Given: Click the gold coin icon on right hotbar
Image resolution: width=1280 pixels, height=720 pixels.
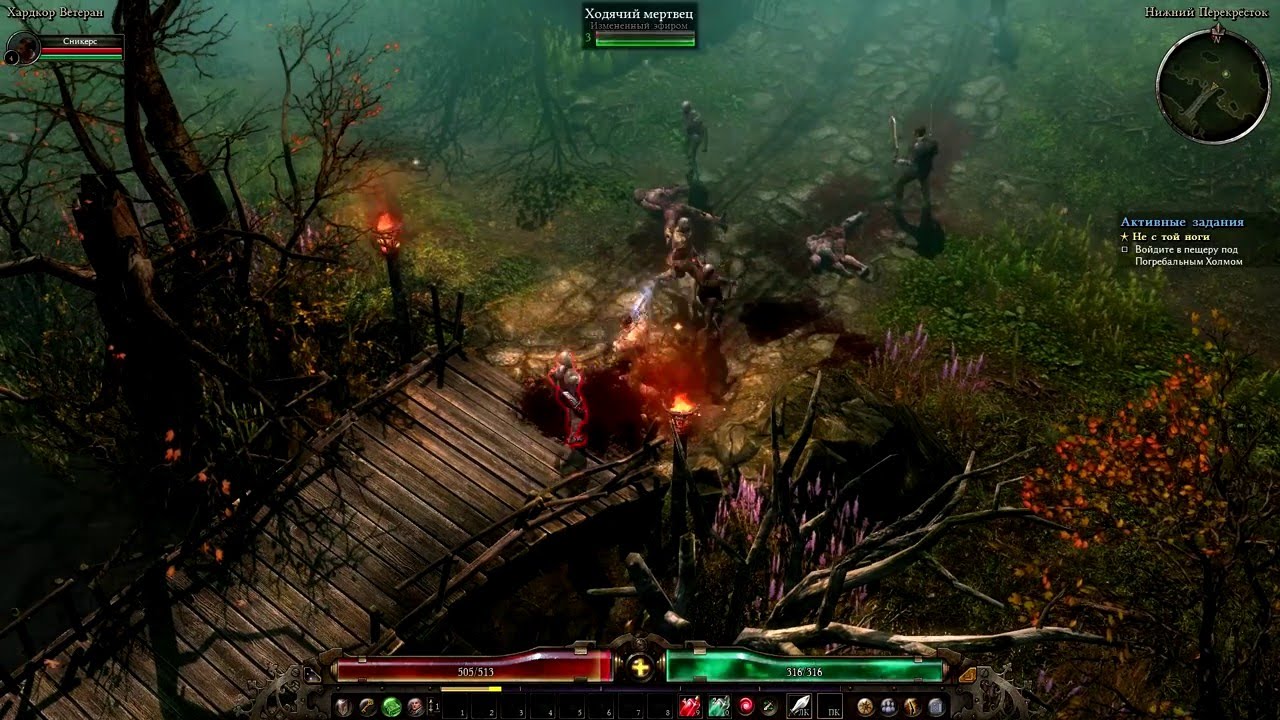Looking at the screenshot, I should pyautogui.click(x=864, y=707).
